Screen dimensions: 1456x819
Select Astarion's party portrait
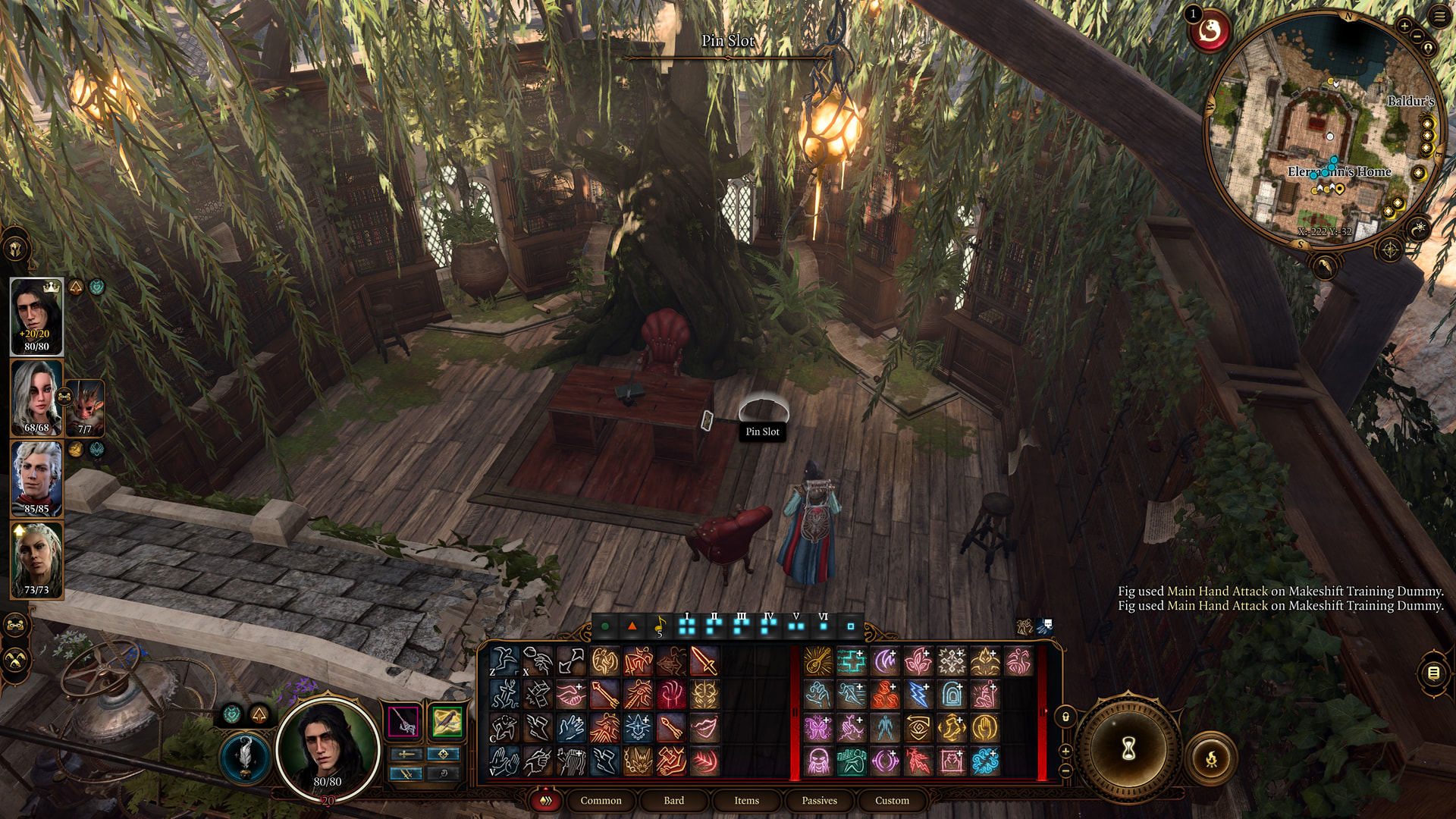coord(36,479)
